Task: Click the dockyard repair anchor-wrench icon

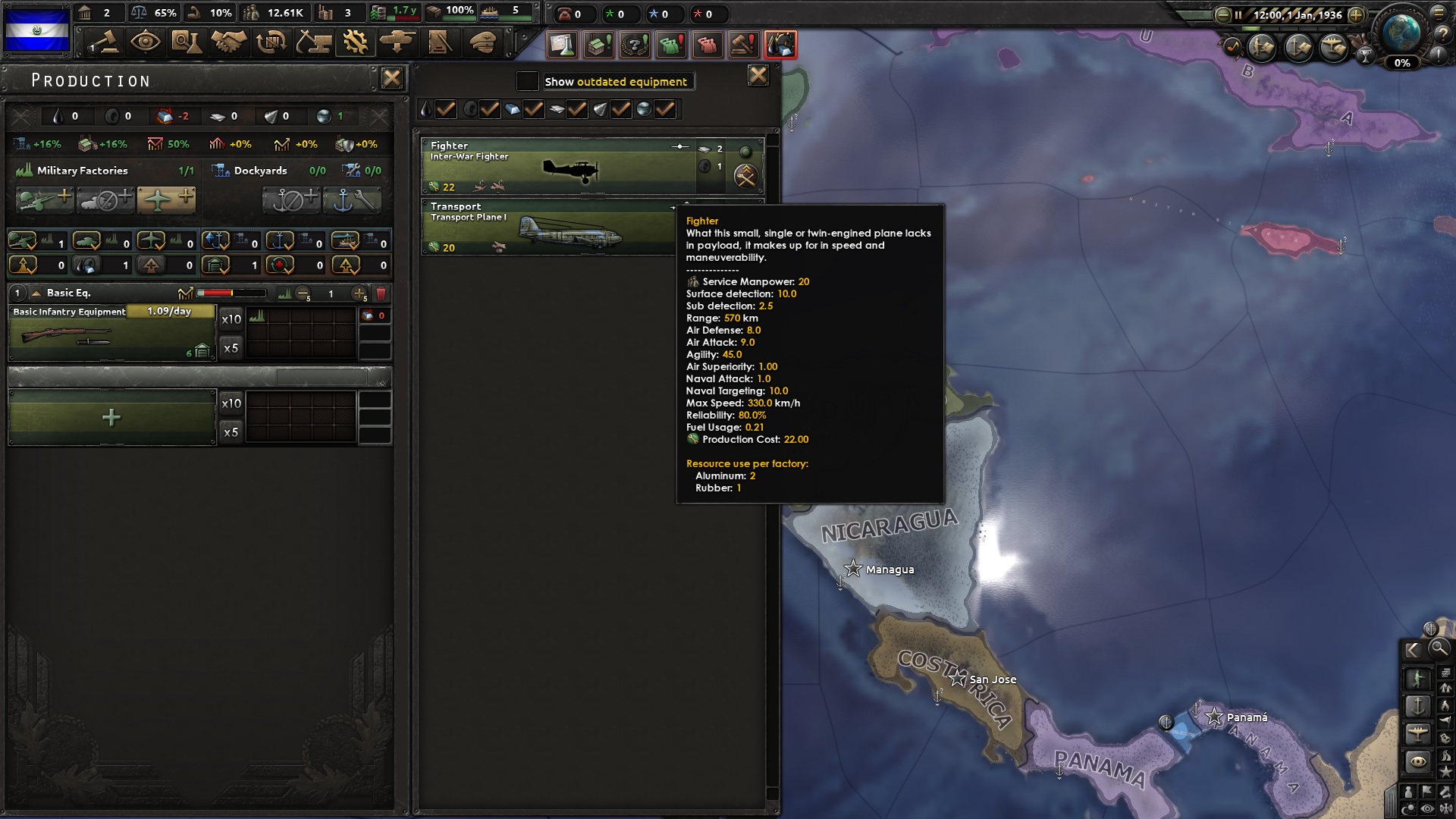Action: click(353, 199)
